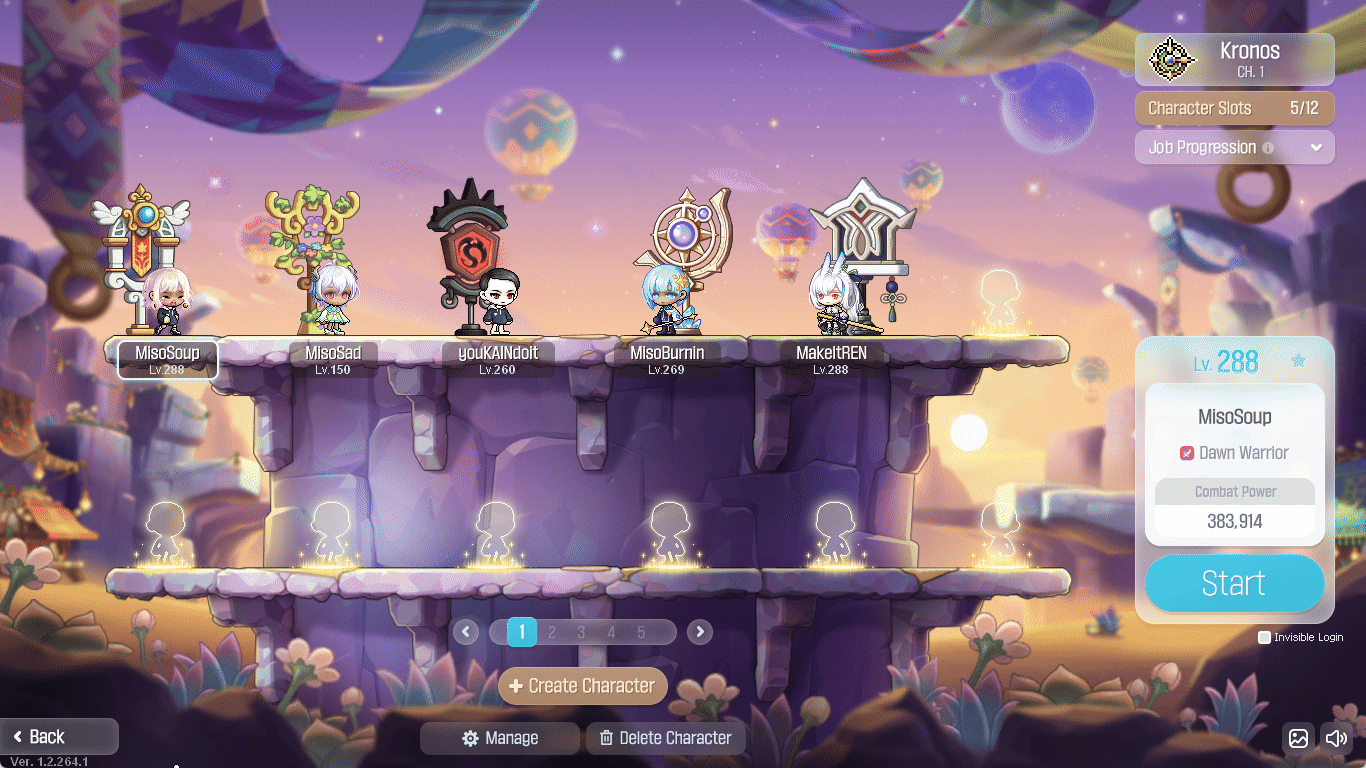Go to character page 5
The image size is (1366, 768).
click(x=641, y=632)
